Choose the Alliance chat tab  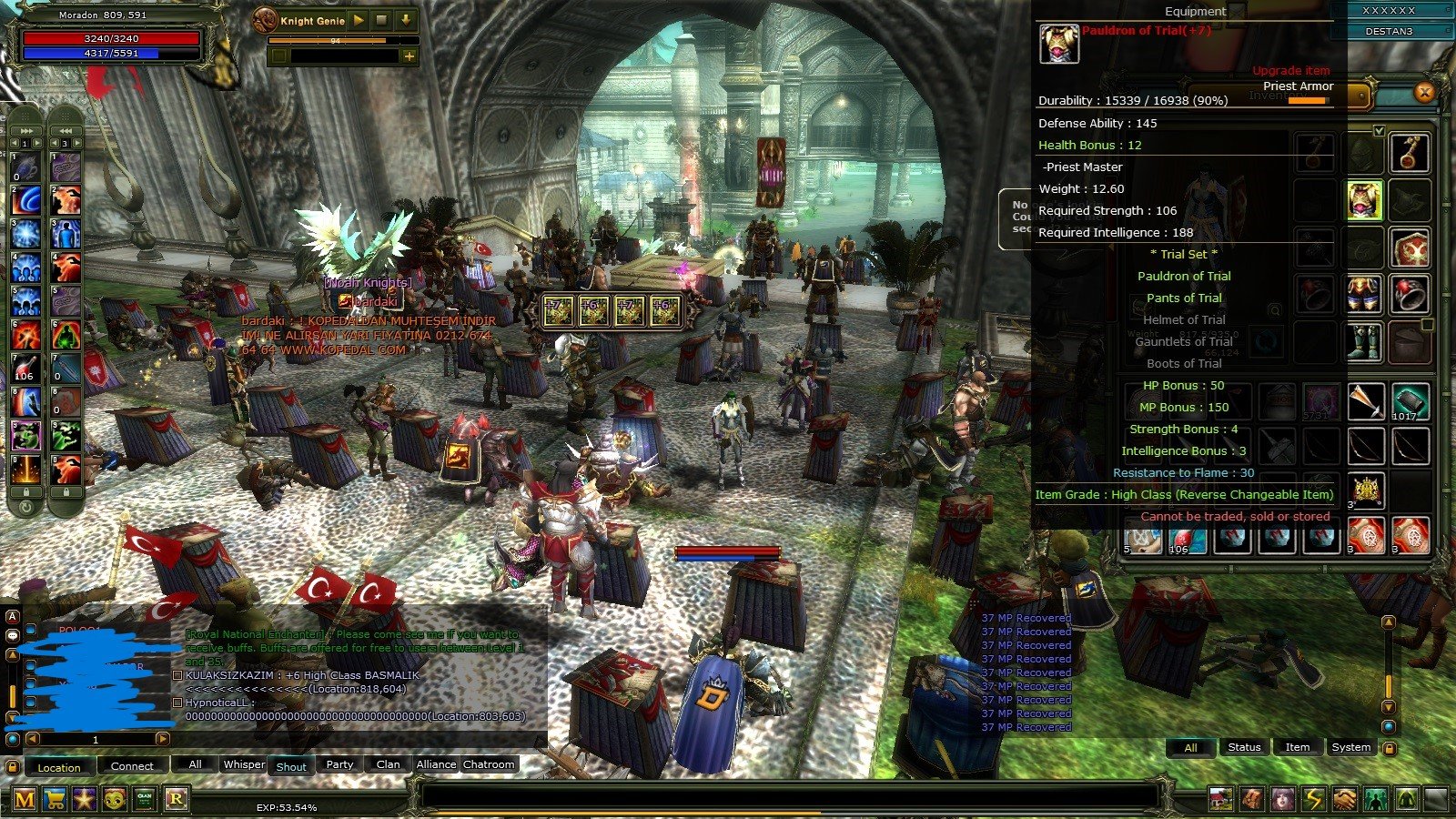pyautogui.click(x=436, y=764)
